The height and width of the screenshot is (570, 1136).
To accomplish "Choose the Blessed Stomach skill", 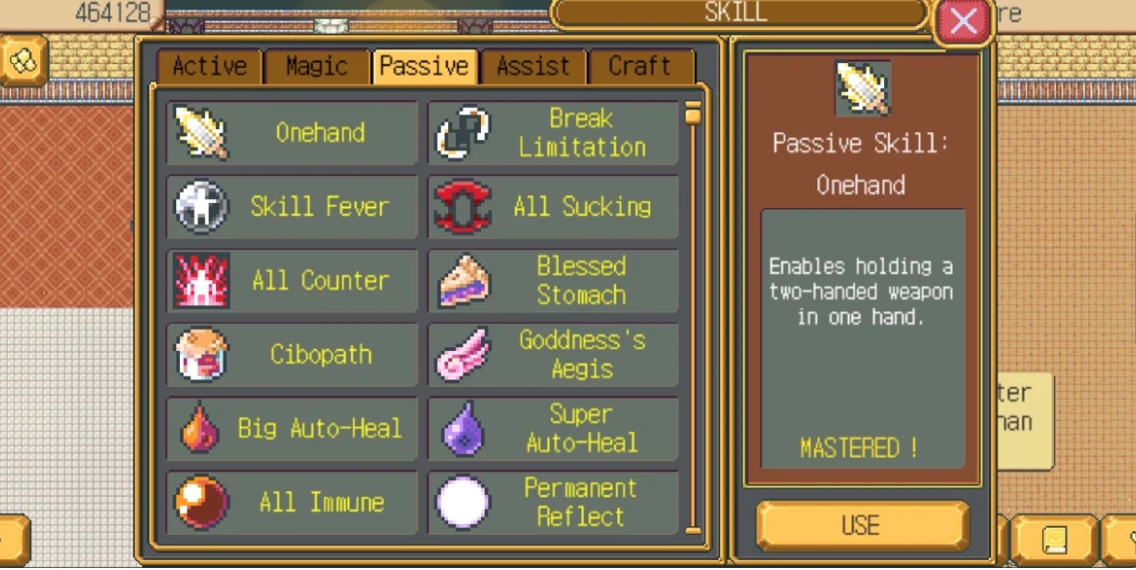I will (554, 281).
